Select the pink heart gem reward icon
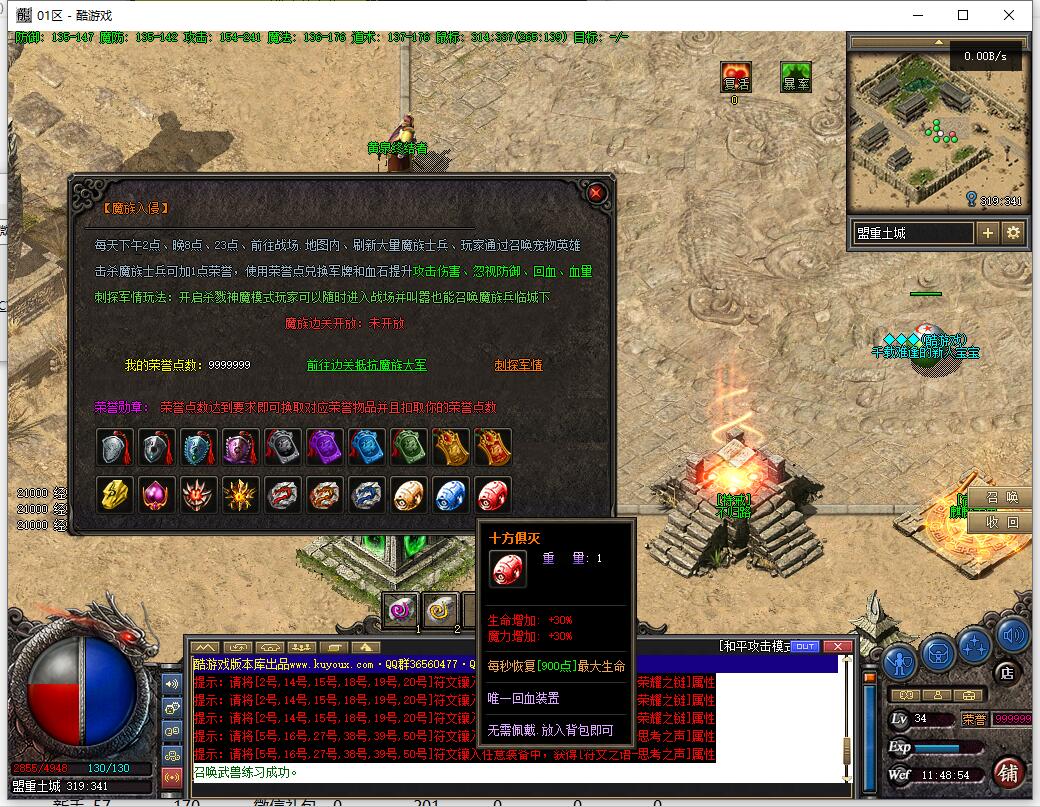The image size is (1040, 807). pos(157,495)
